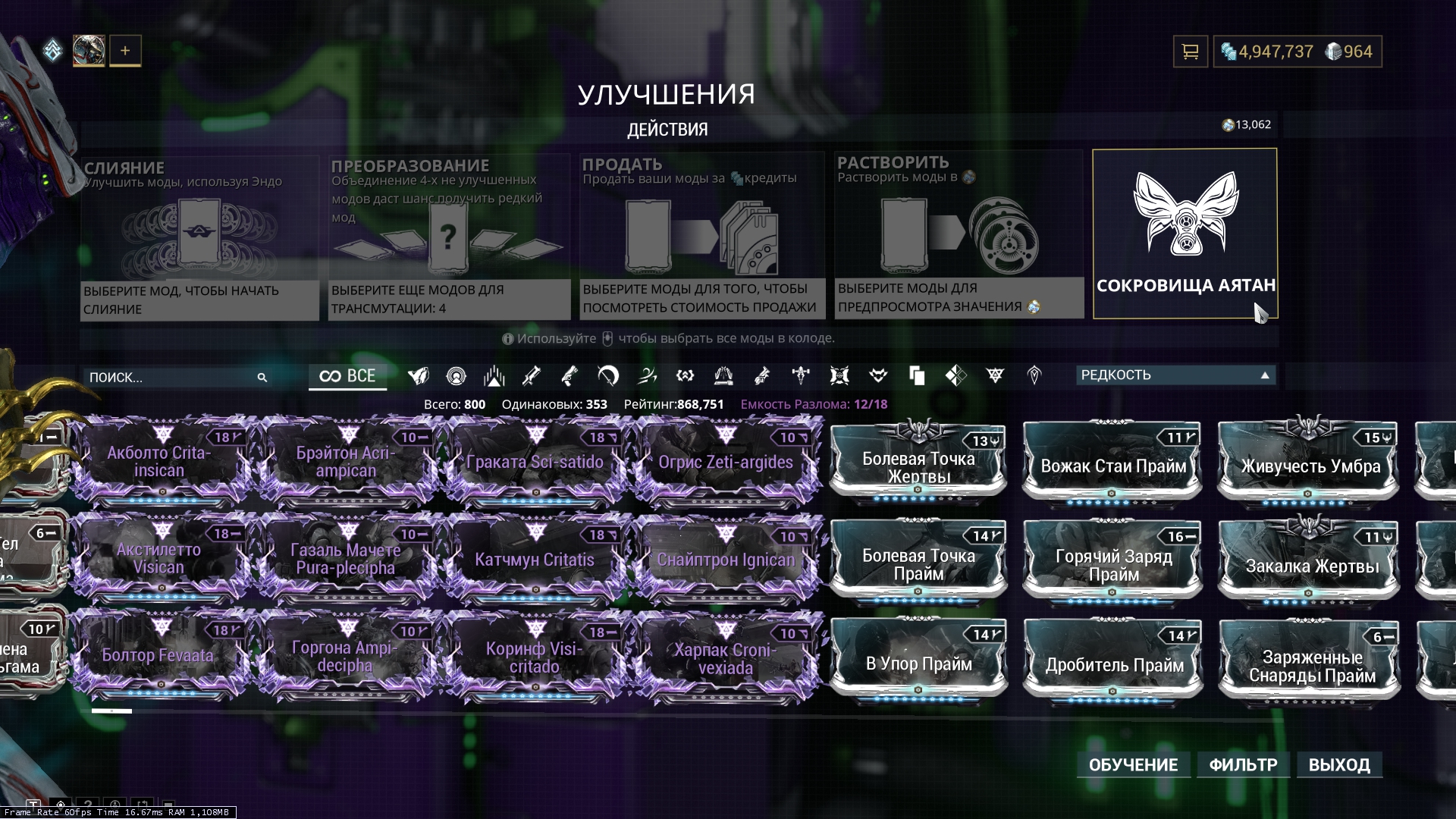The height and width of the screenshot is (819, 1456).
Task: Pick the Катчмун Critatis riven mod
Action: click(x=535, y=560)
